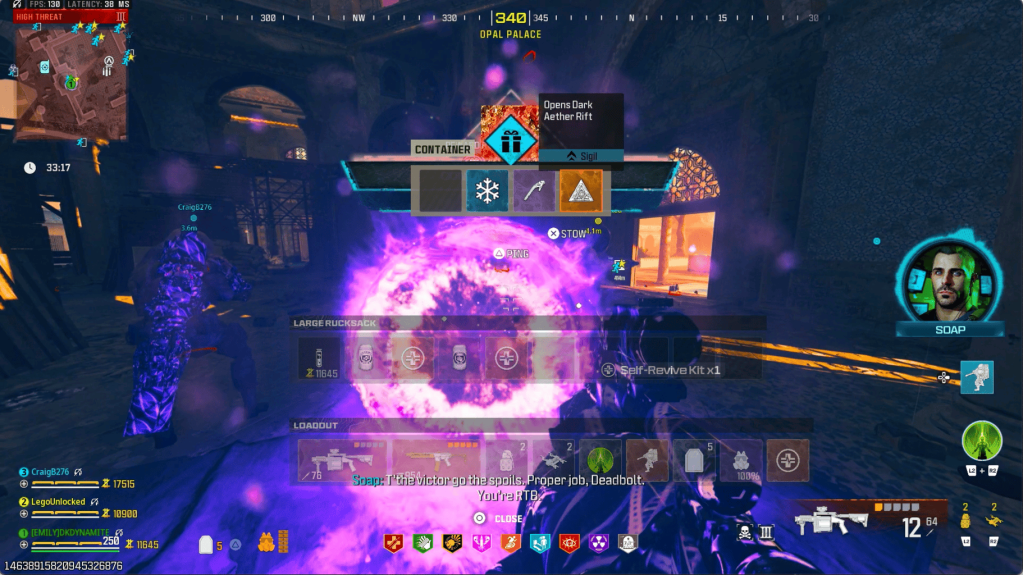Viewport: 1023px width, 575px height.
Task: Select the self-revive slot in the loadout
Action: click(x=788, y=461)
